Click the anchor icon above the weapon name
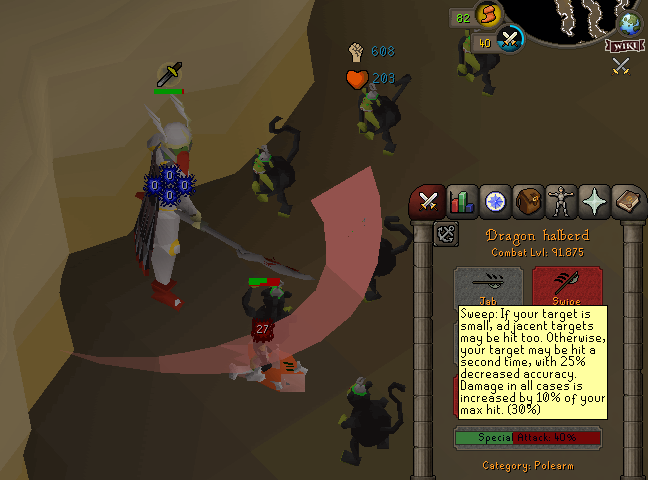 [x=446, y=235]
